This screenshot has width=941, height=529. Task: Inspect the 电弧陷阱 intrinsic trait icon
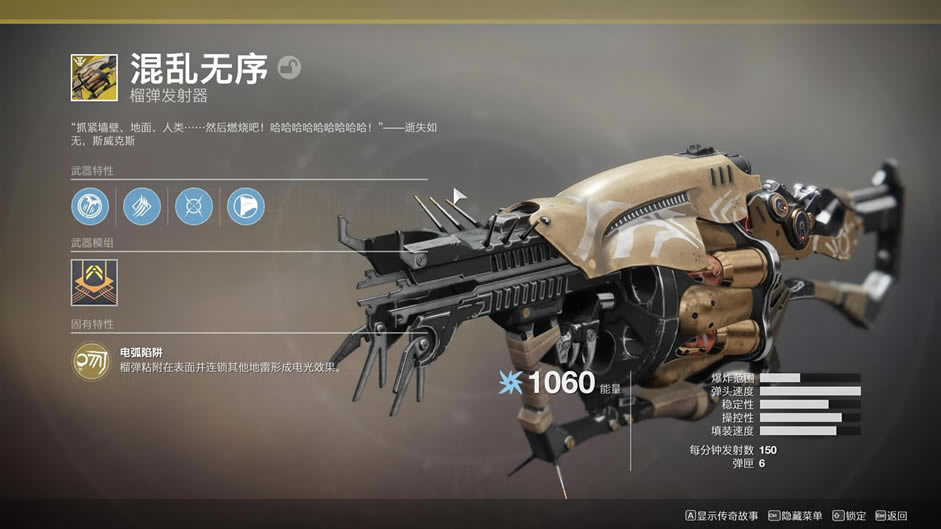[x=92, y=361]
